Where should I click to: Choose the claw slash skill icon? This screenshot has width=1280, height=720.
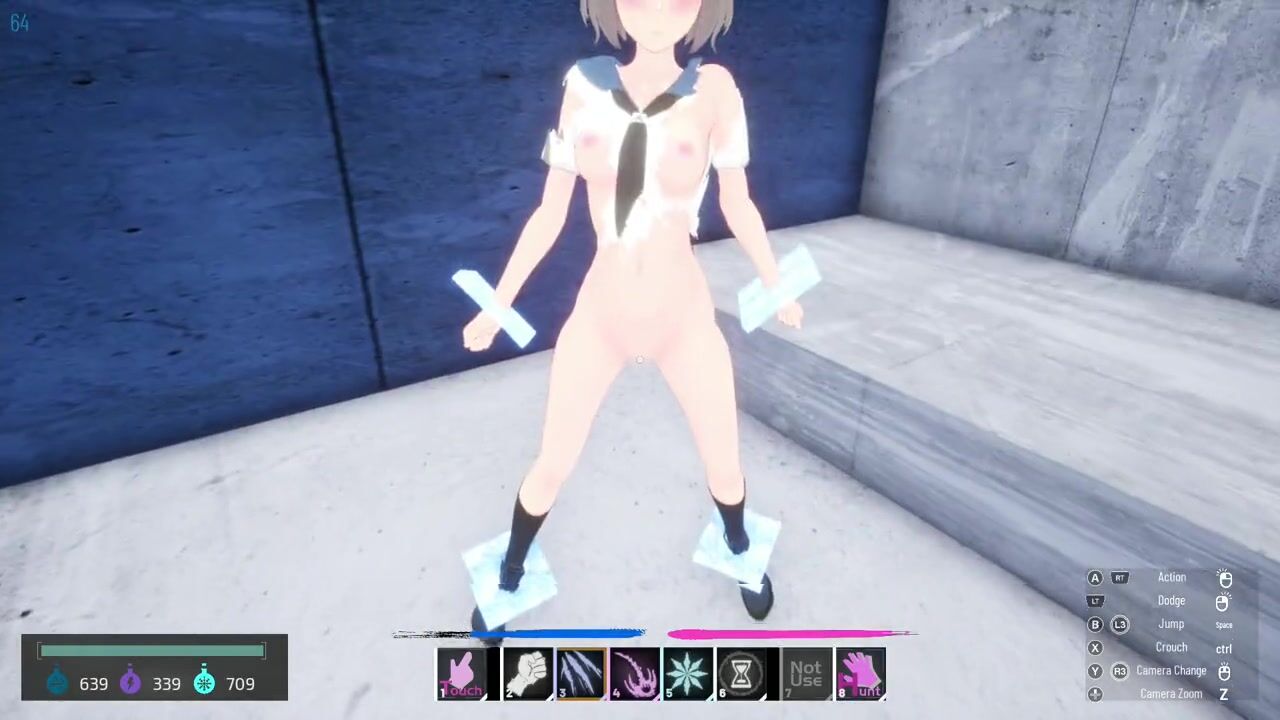[581, 673]
